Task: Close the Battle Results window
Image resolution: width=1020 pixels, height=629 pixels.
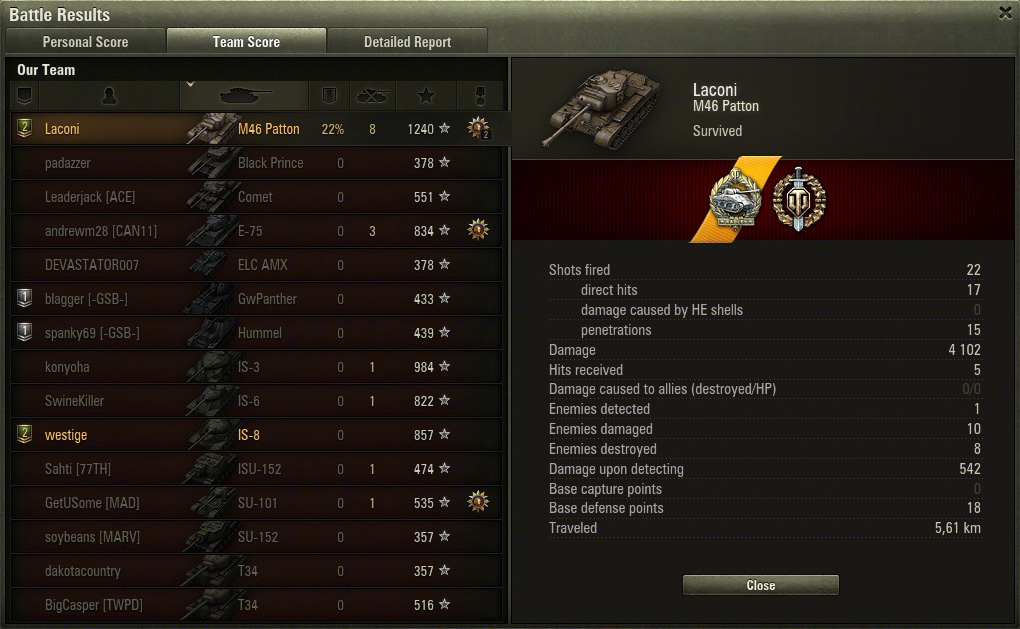Action: 1005,13
